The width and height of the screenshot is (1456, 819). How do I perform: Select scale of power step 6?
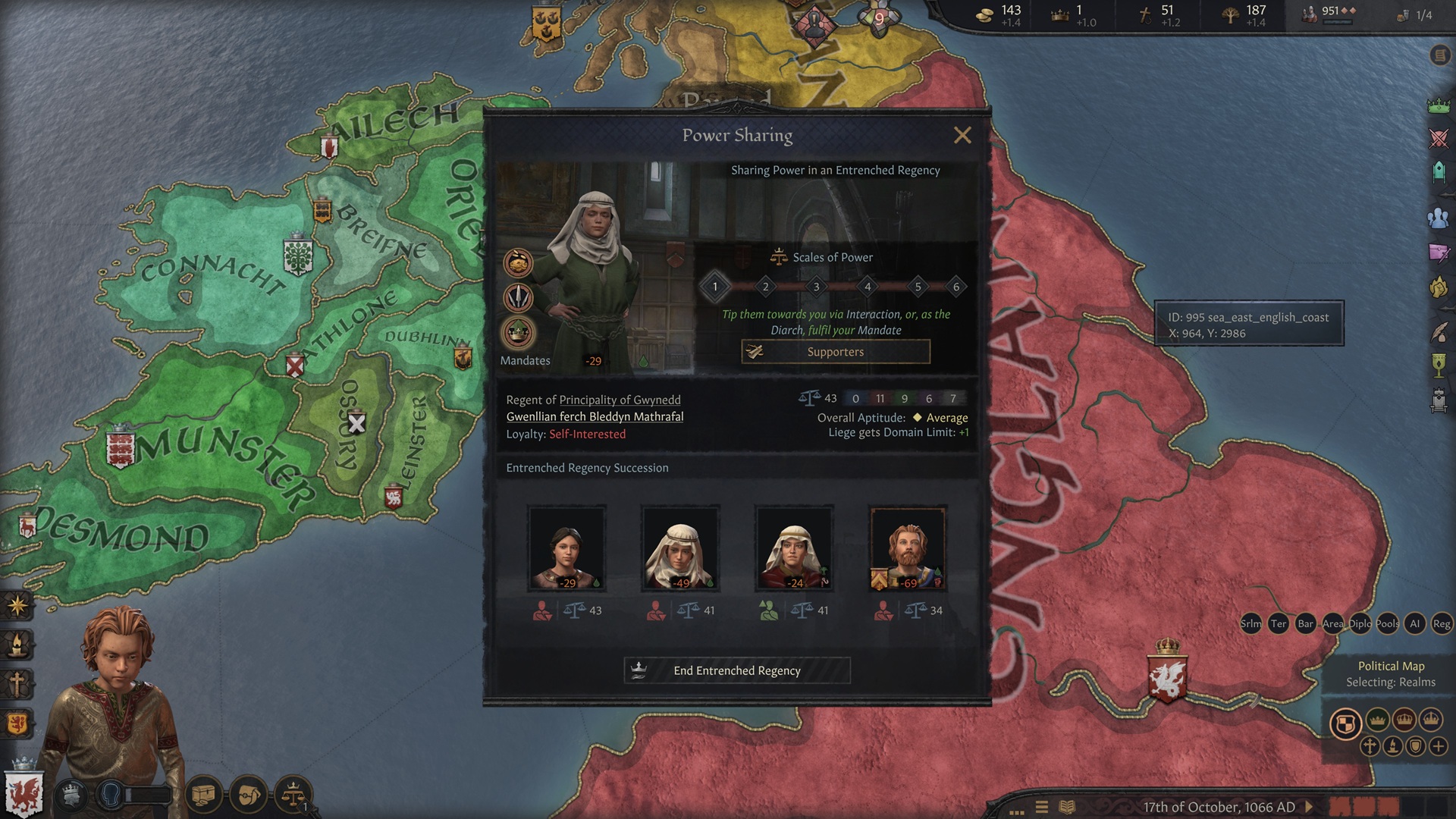click(x=955, y=287)
